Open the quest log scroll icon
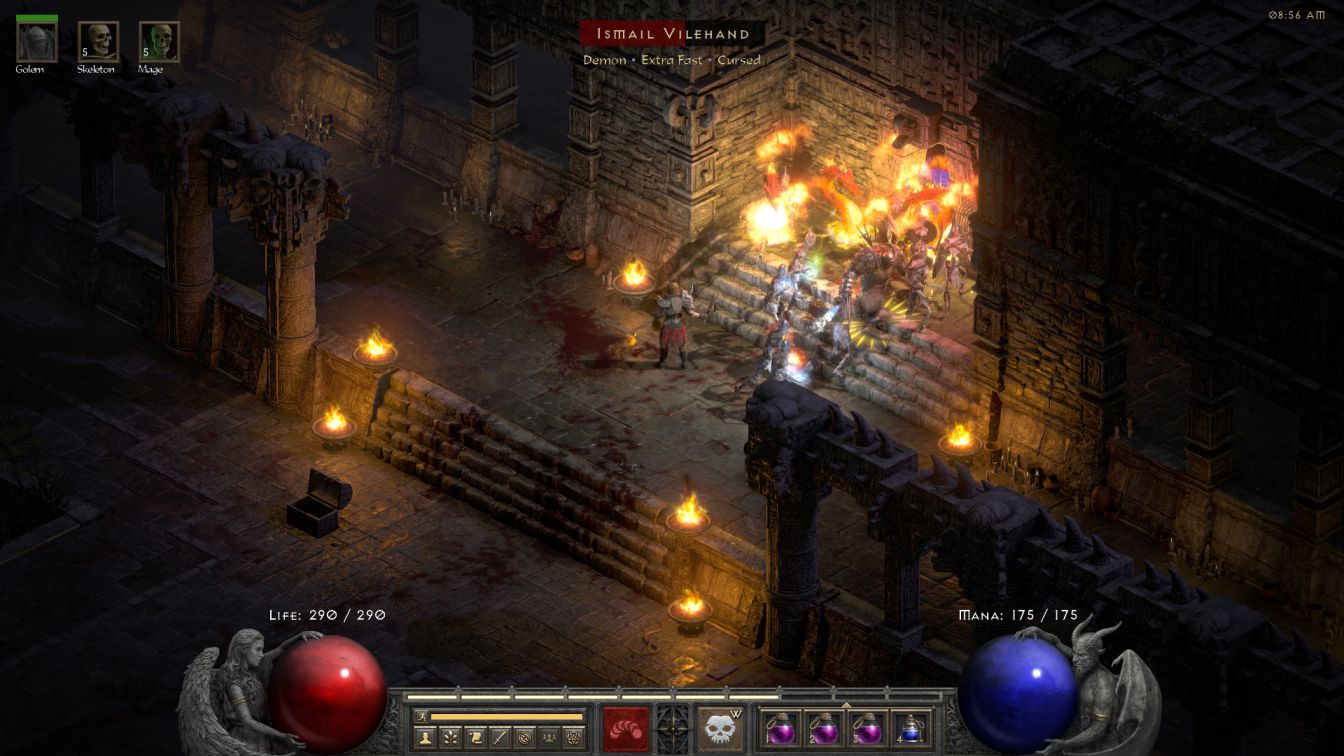This screenshot has height=756, width=1344. [476, 738]
